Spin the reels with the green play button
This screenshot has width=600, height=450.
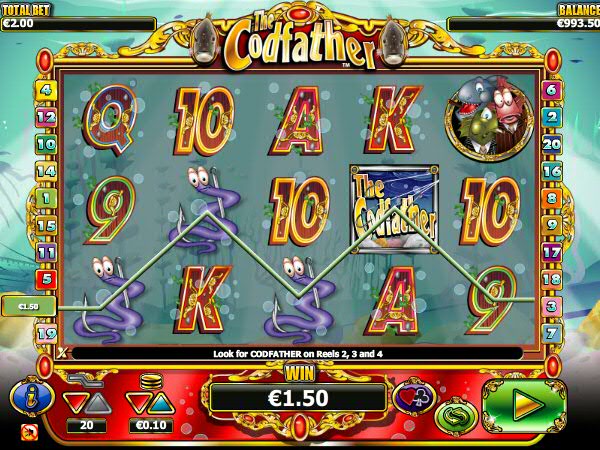524,404
